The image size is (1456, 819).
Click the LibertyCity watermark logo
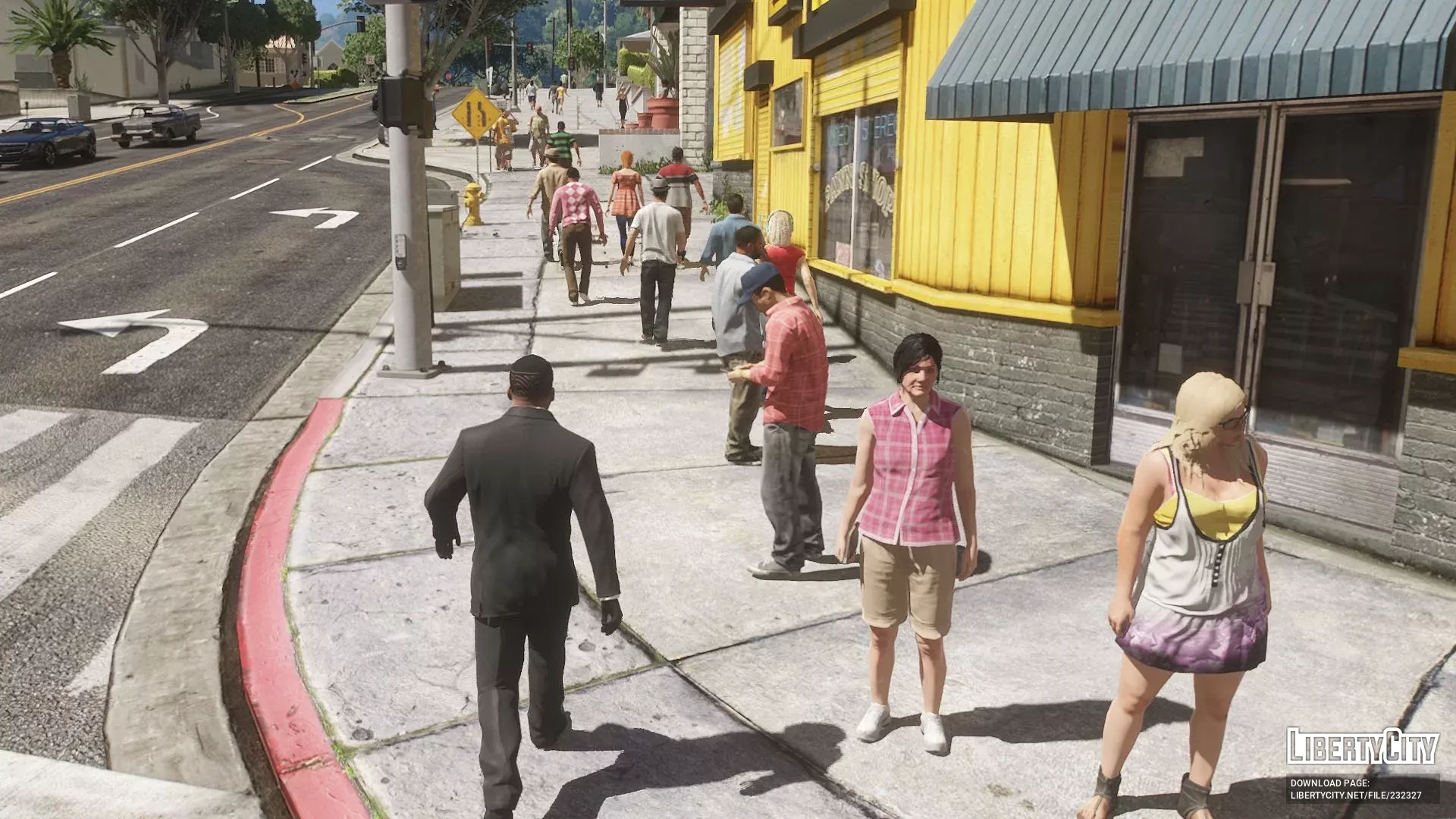point(1362,747)
